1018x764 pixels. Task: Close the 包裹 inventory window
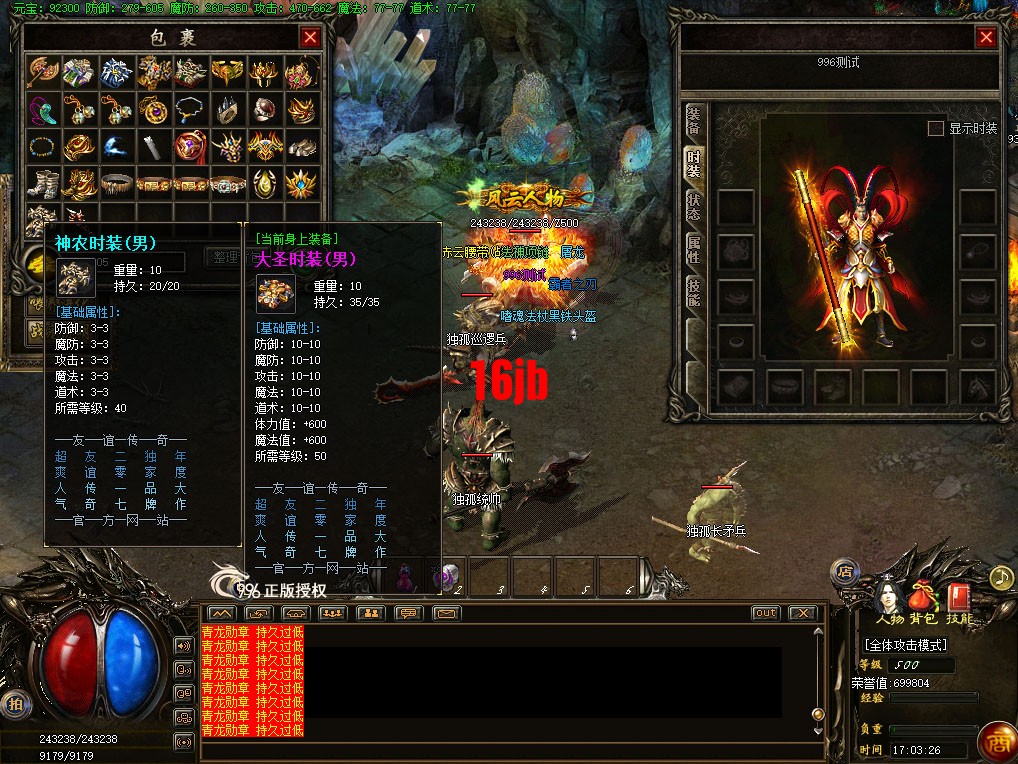[x=311, y=38]
